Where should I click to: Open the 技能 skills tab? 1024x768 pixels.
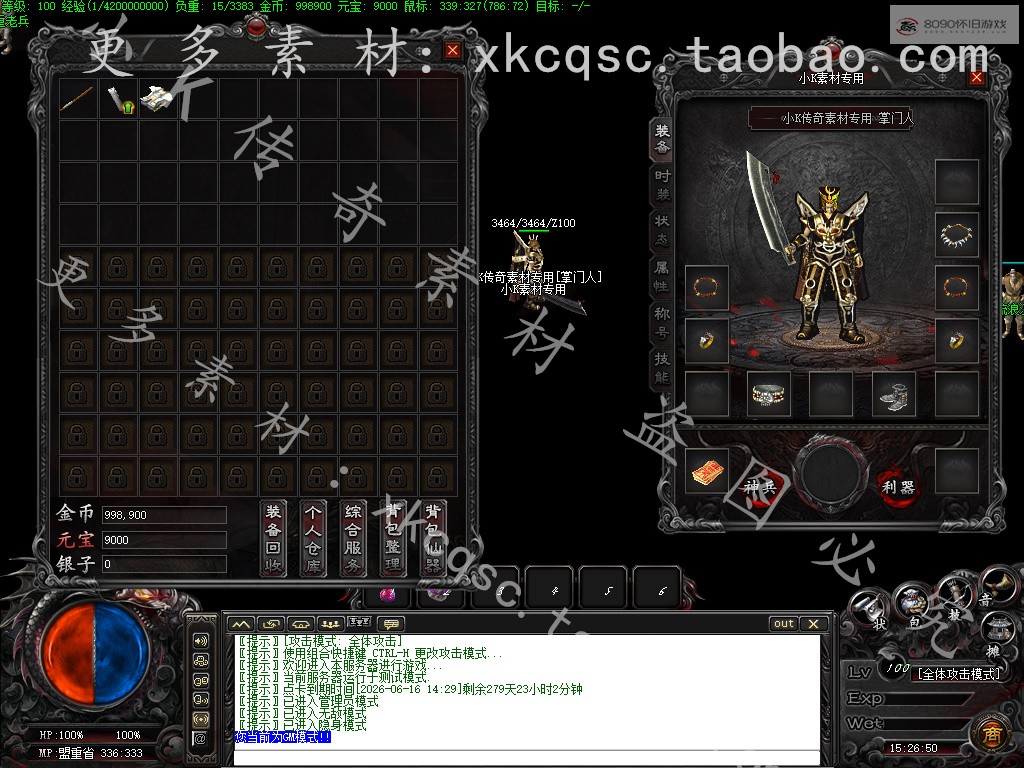(x=663, y=368)
